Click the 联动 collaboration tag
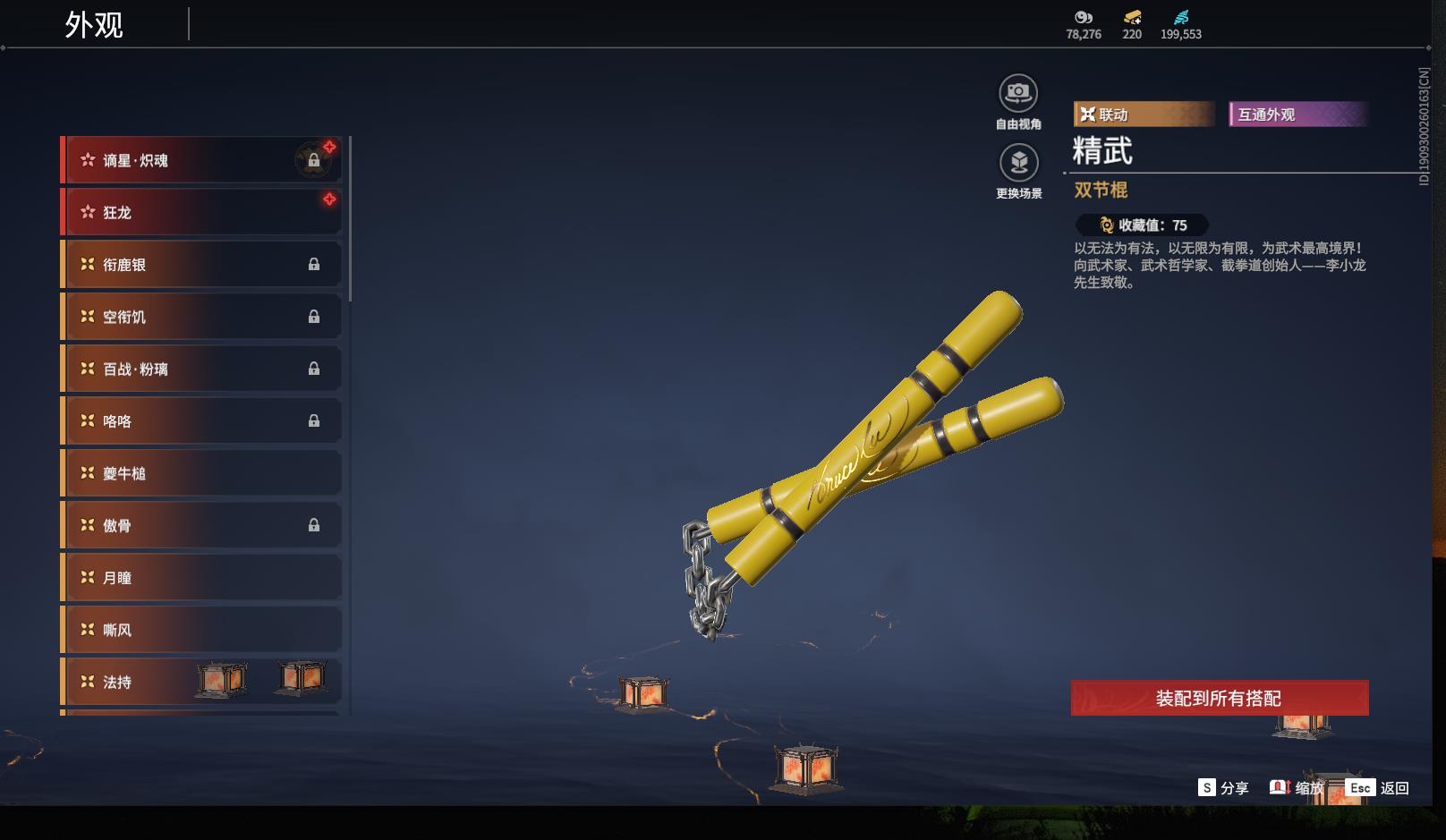Image resolution: width=1446 pixels, height=840 pixels. pyautogui.click(x=1143, y=115)
